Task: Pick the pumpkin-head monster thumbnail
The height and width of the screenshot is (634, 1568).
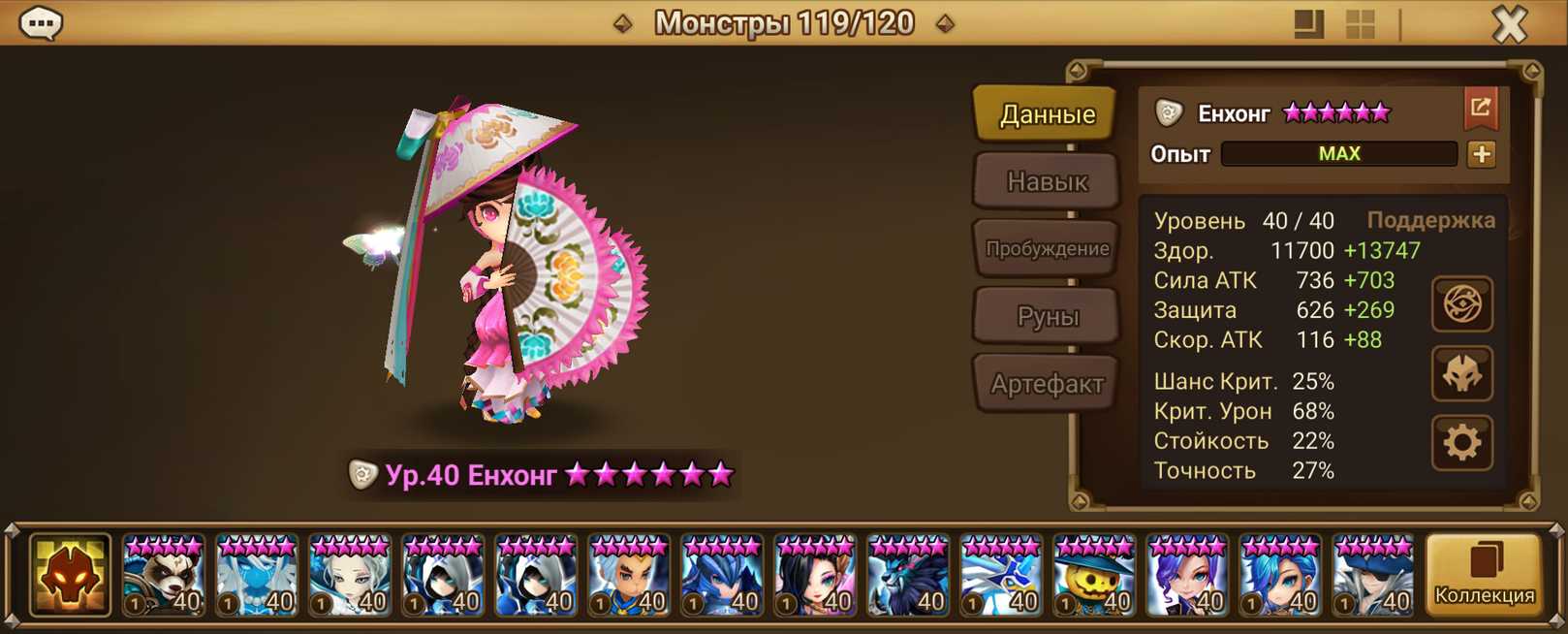Action: pyautogui.click(x=1094, y=578)
